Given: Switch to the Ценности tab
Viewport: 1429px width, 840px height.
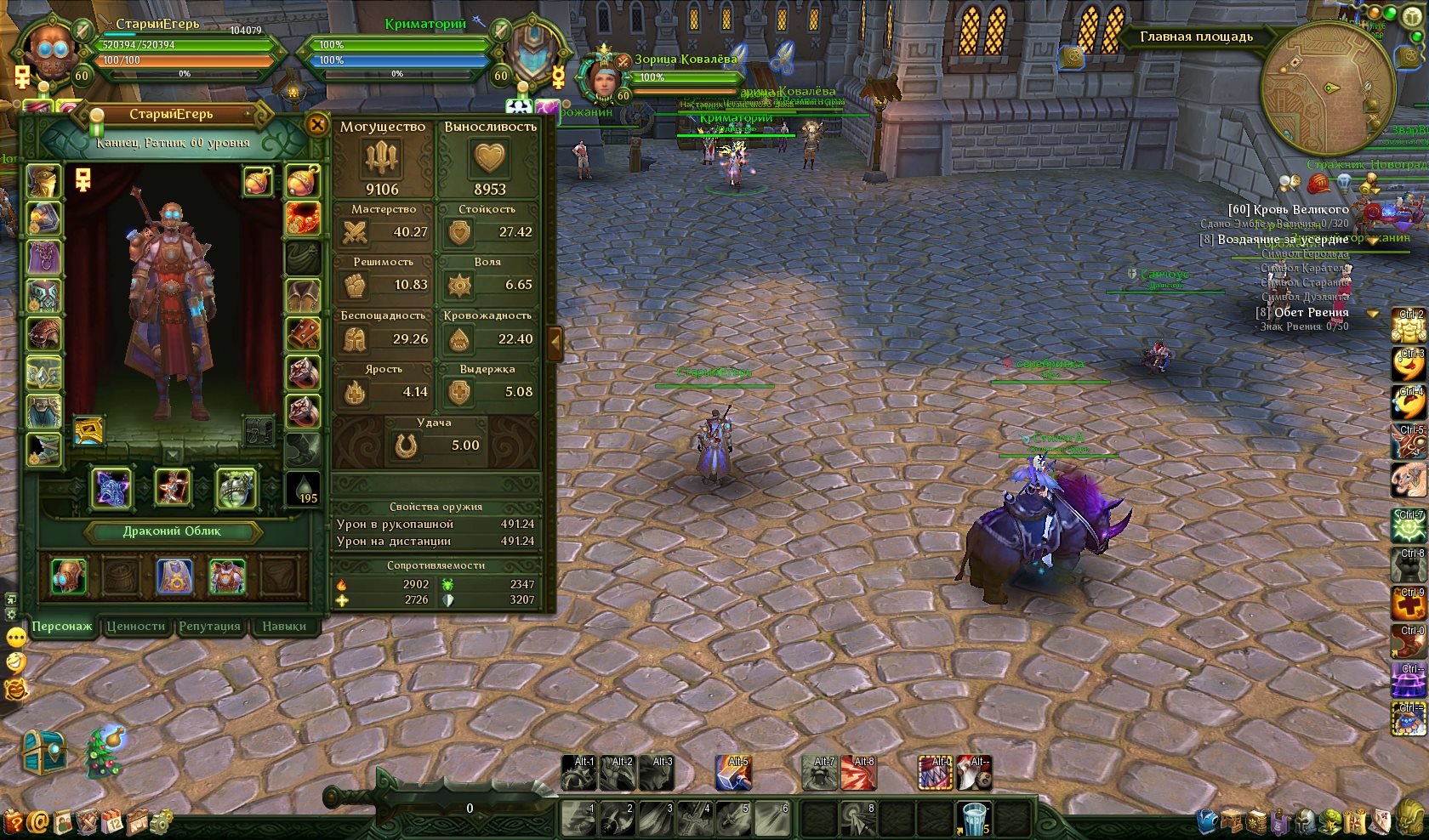Looking at the screenshot, I should (x=135, y=627).
